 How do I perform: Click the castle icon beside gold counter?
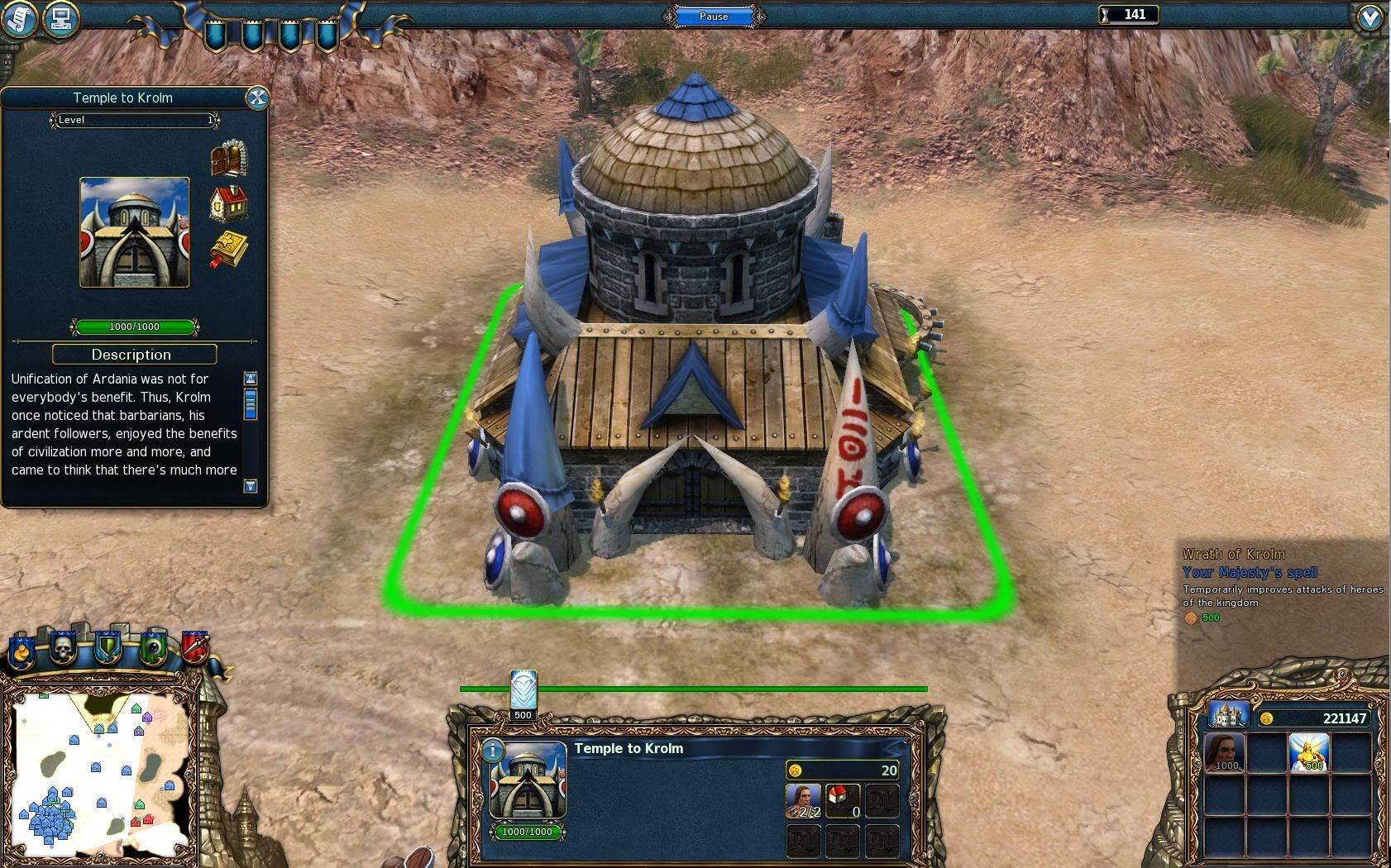(x=1228, y=714)
